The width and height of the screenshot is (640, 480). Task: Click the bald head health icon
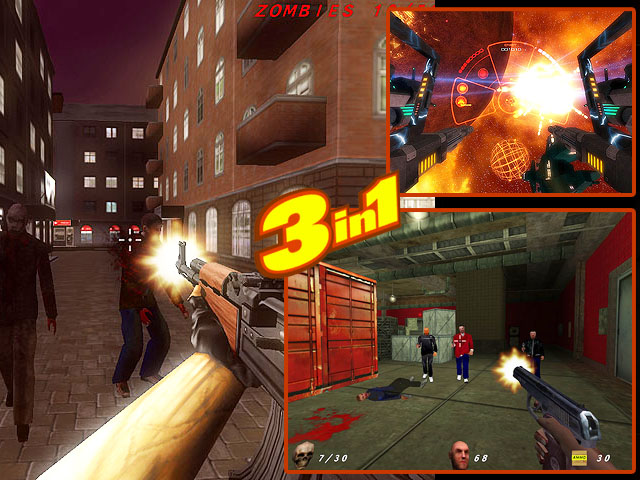(x=459, y=454)
